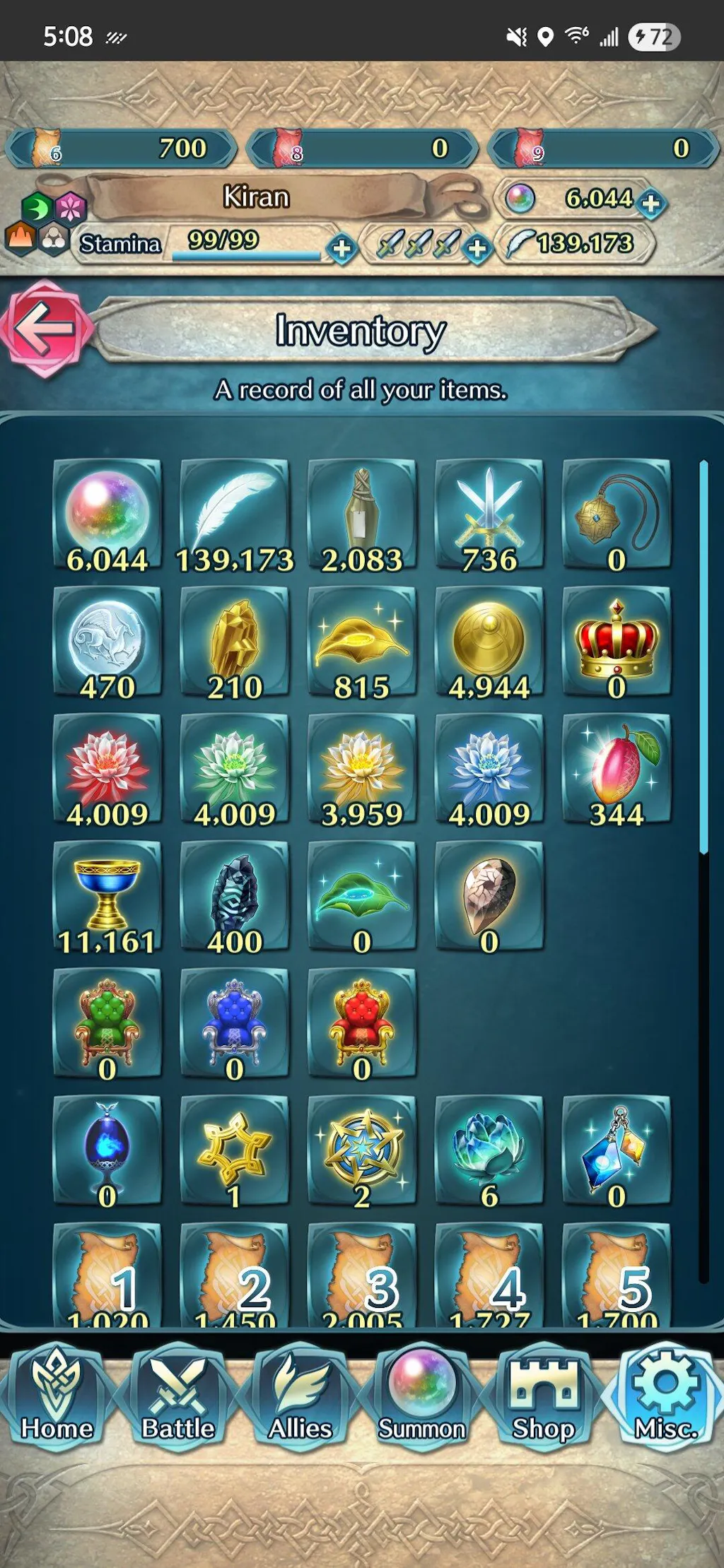Viewport: 724px width, 1568px height.
Task: Buy more orbs via plus button
Action: pyautogui.click(x=650, y=204)
